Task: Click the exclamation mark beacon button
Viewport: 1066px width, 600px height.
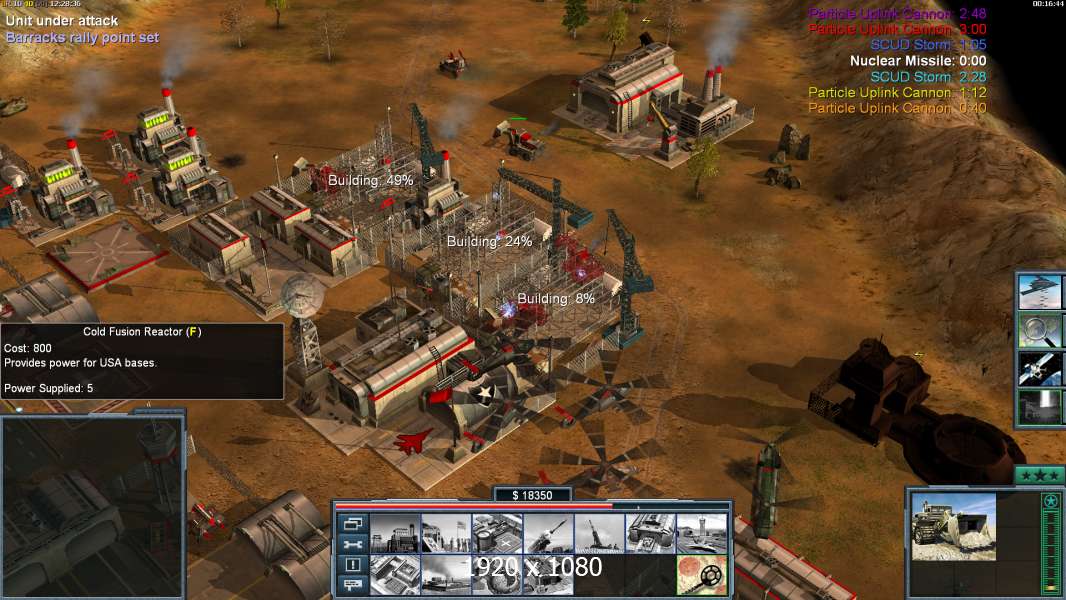Action: pos(353,564)
